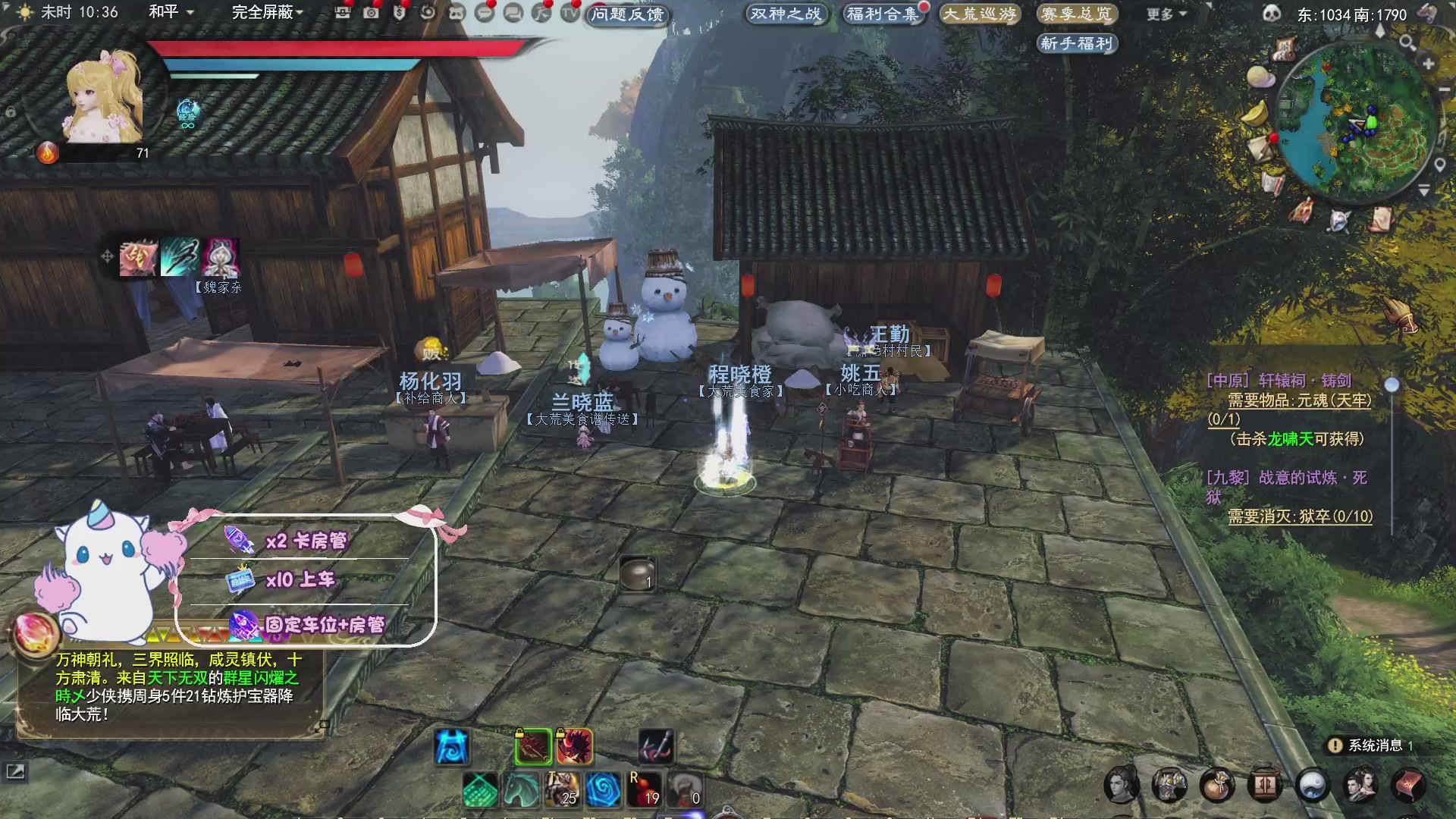Open the camera screenshot tool icon
Viewport: 1456px width, 819px height.
(373, 14)
